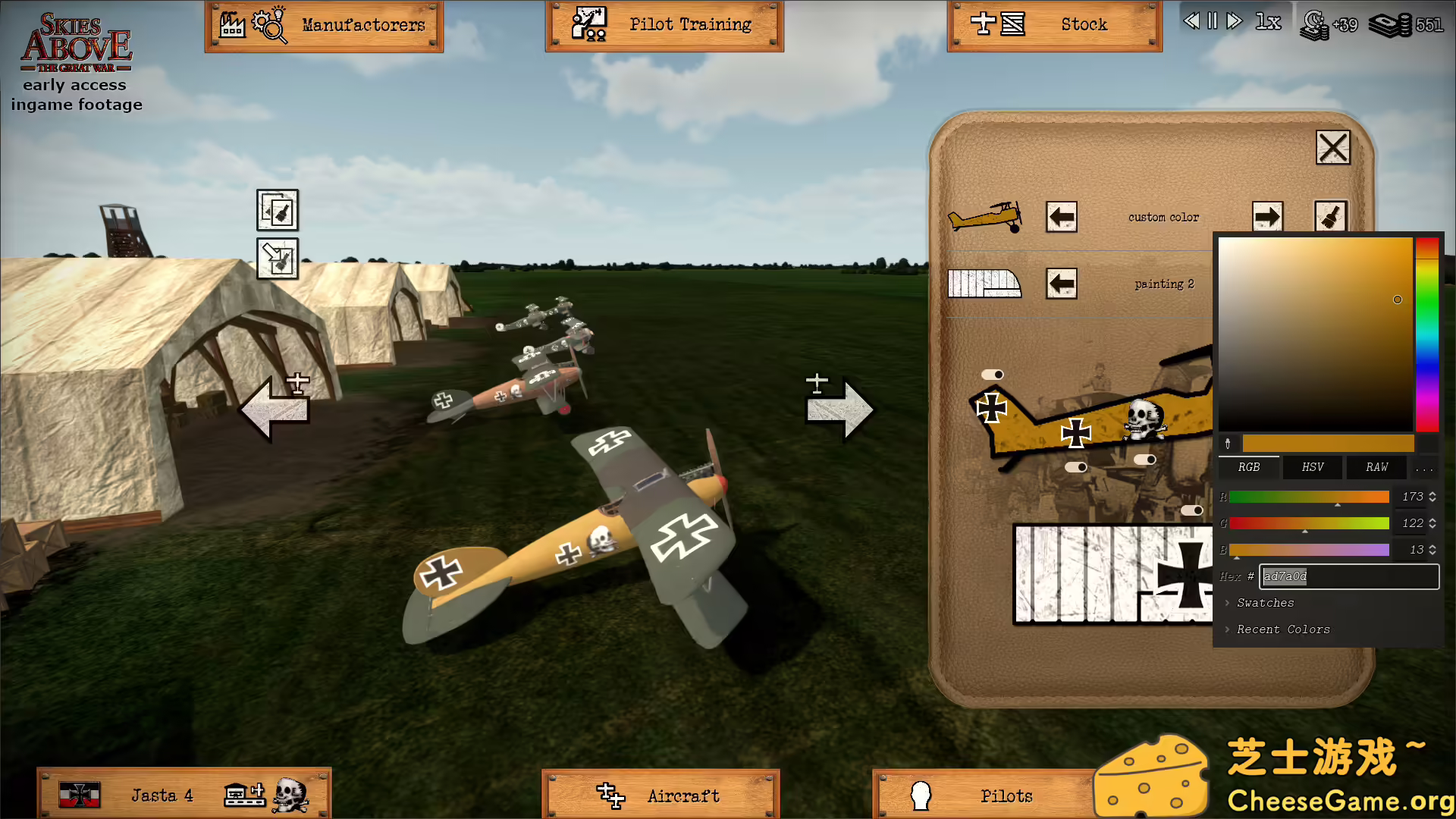Switch to the HSV tab
Viewport: 1456px width, 819px height.
[x=1312, y=467]
